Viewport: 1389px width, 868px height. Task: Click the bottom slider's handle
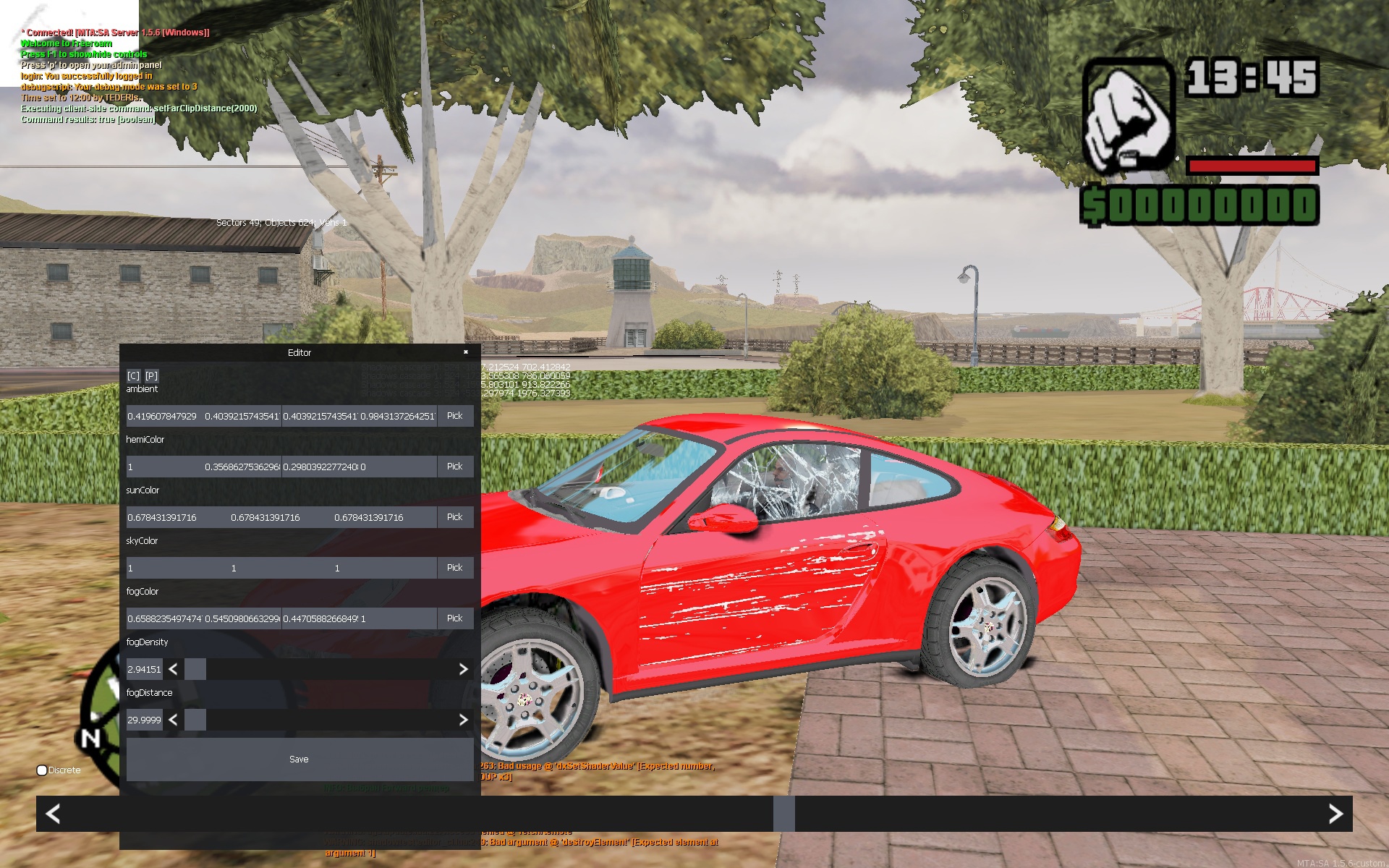(783, 814)
